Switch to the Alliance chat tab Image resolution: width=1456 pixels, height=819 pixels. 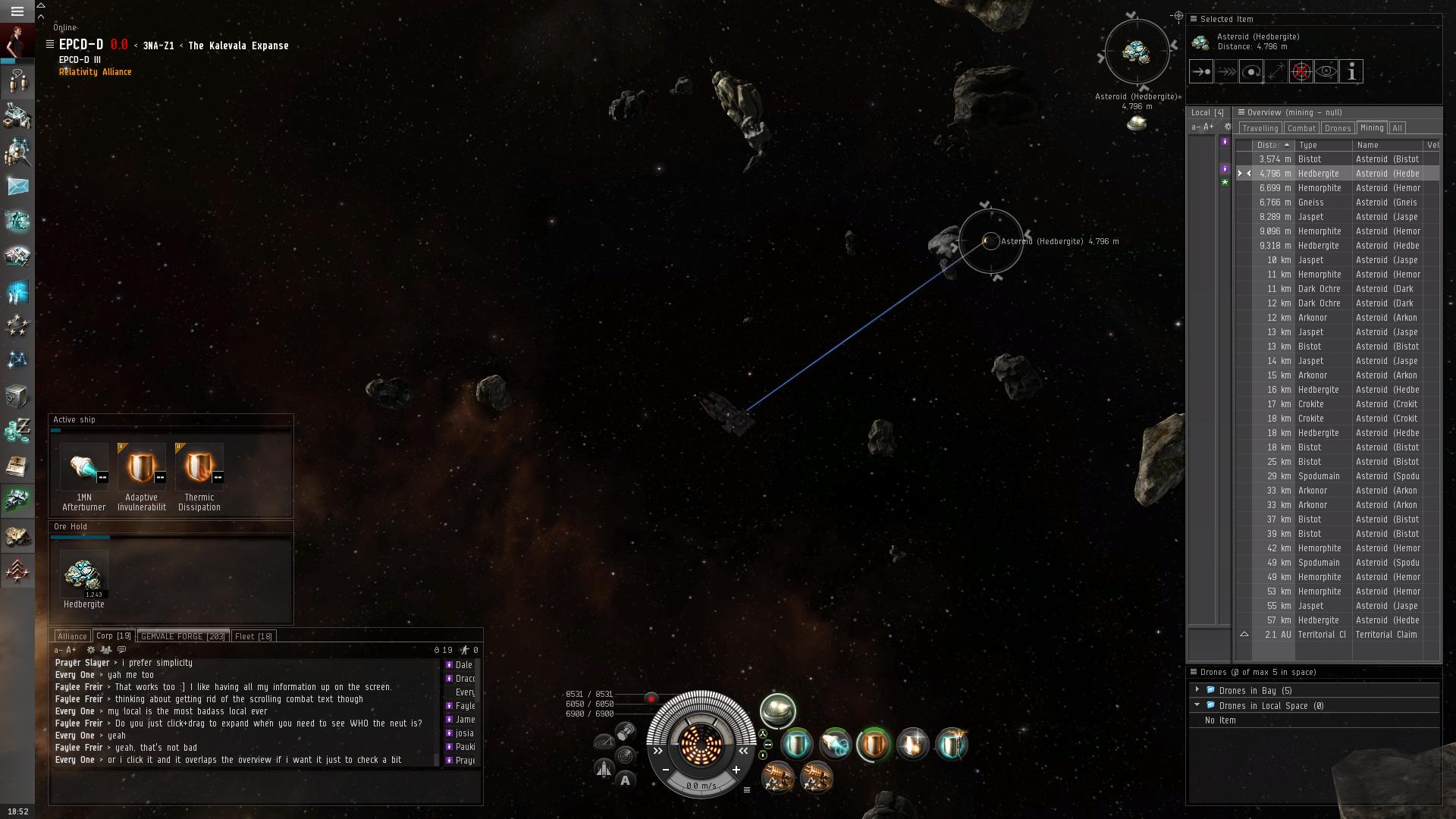(x=72, y=636)
